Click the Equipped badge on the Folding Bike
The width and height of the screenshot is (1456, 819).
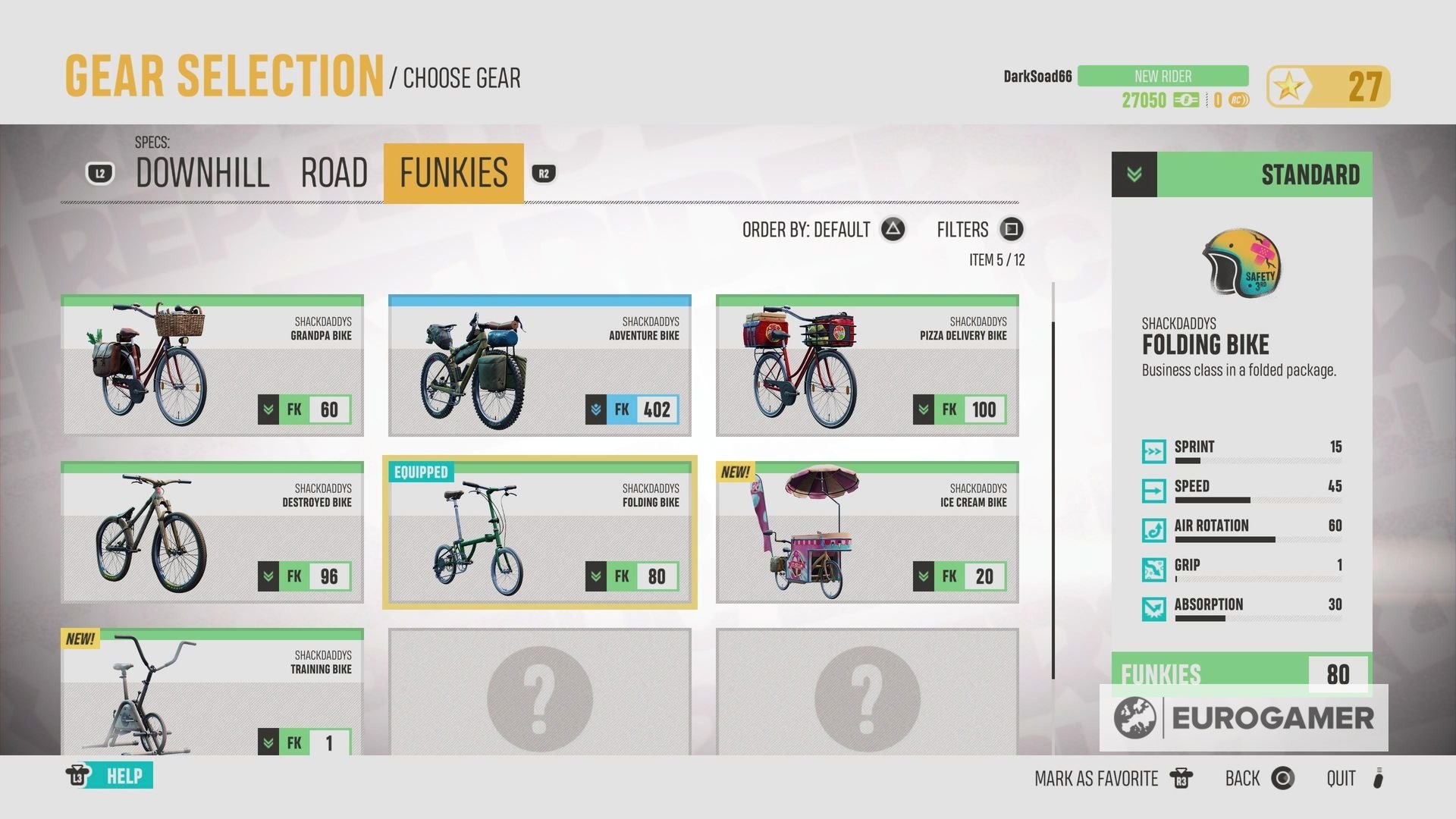point(422,472)
